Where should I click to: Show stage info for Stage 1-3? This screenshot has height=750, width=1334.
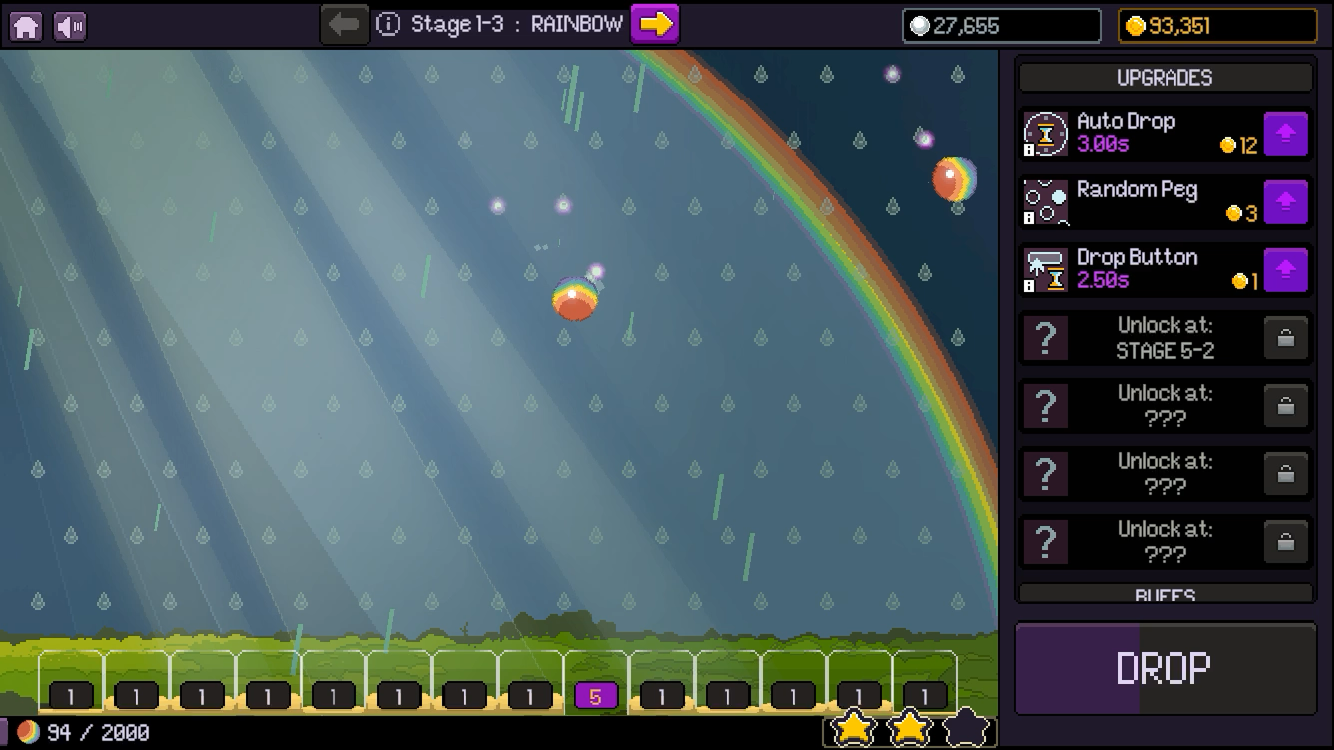(388, 25)
